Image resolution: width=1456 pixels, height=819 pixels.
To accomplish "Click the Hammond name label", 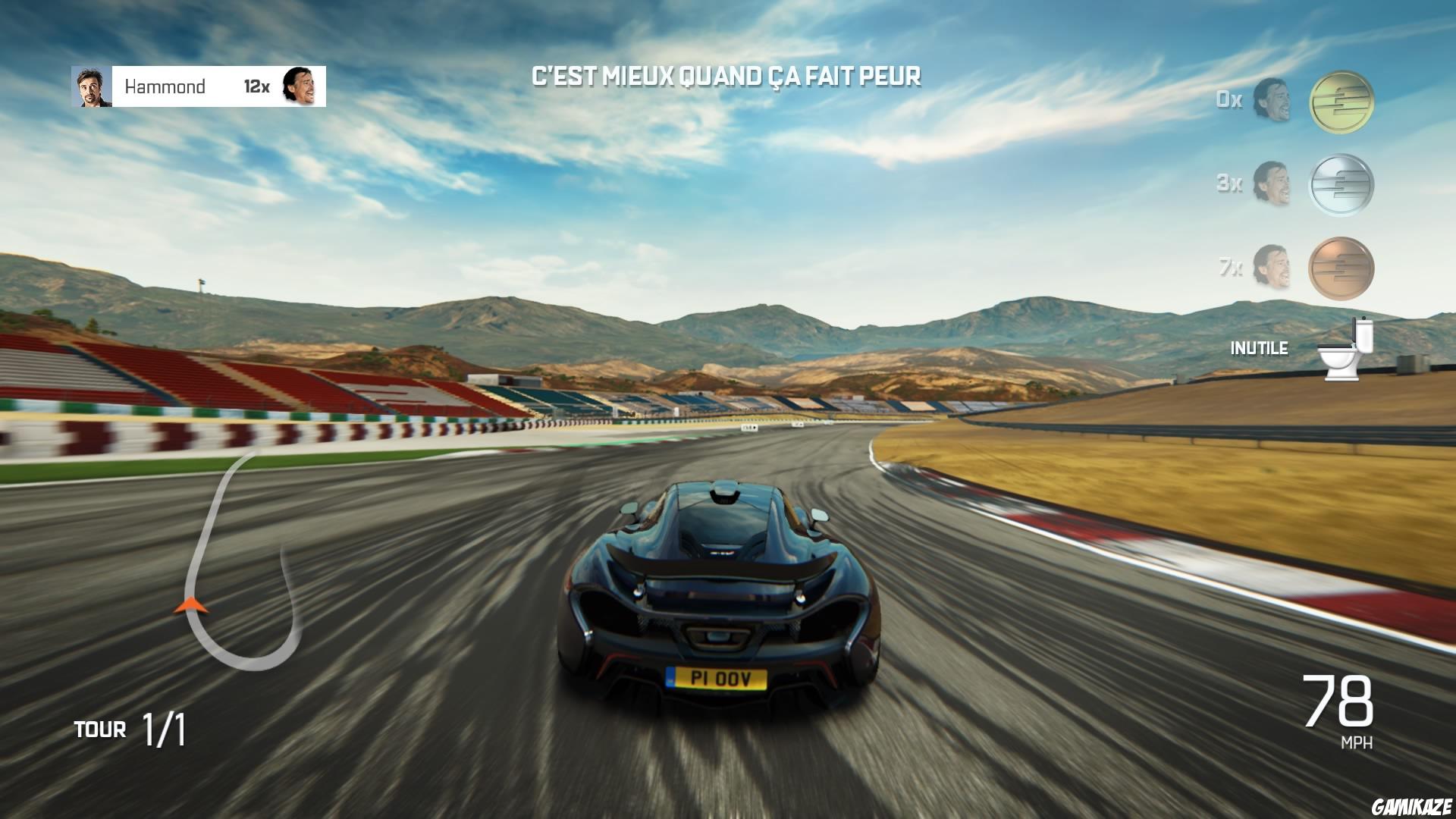I will [x=167, y=86].
